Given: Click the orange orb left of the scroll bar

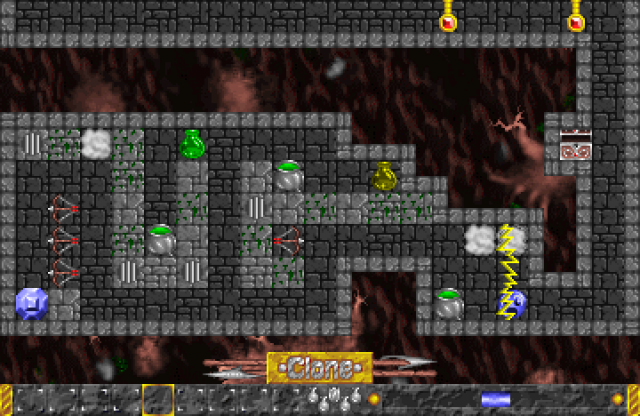Looking at the screenshot, I should point(375,399).
